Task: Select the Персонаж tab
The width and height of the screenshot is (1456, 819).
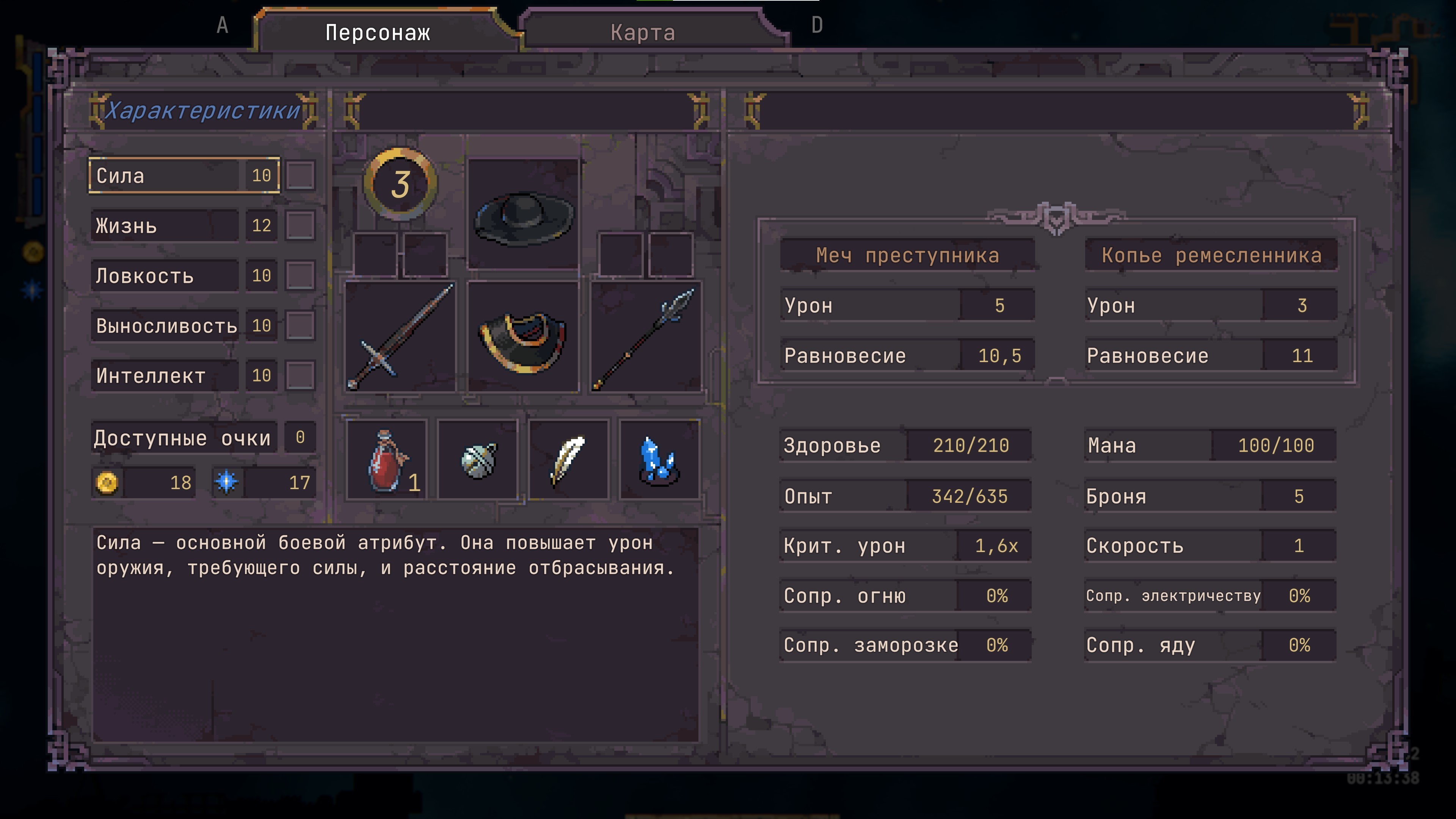Action: [x=378, y=33]
